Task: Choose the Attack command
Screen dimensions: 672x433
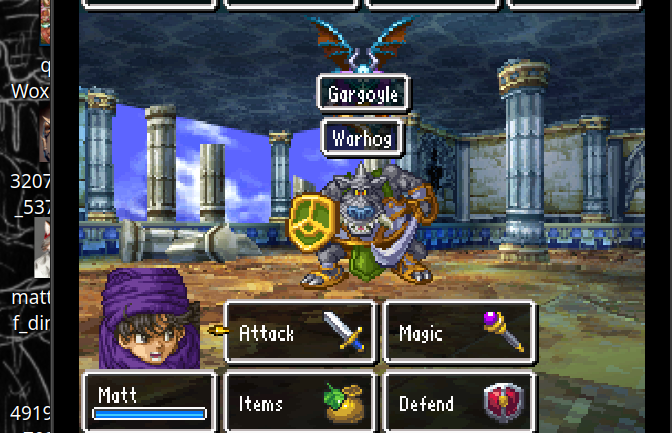Action: point(299,332)
